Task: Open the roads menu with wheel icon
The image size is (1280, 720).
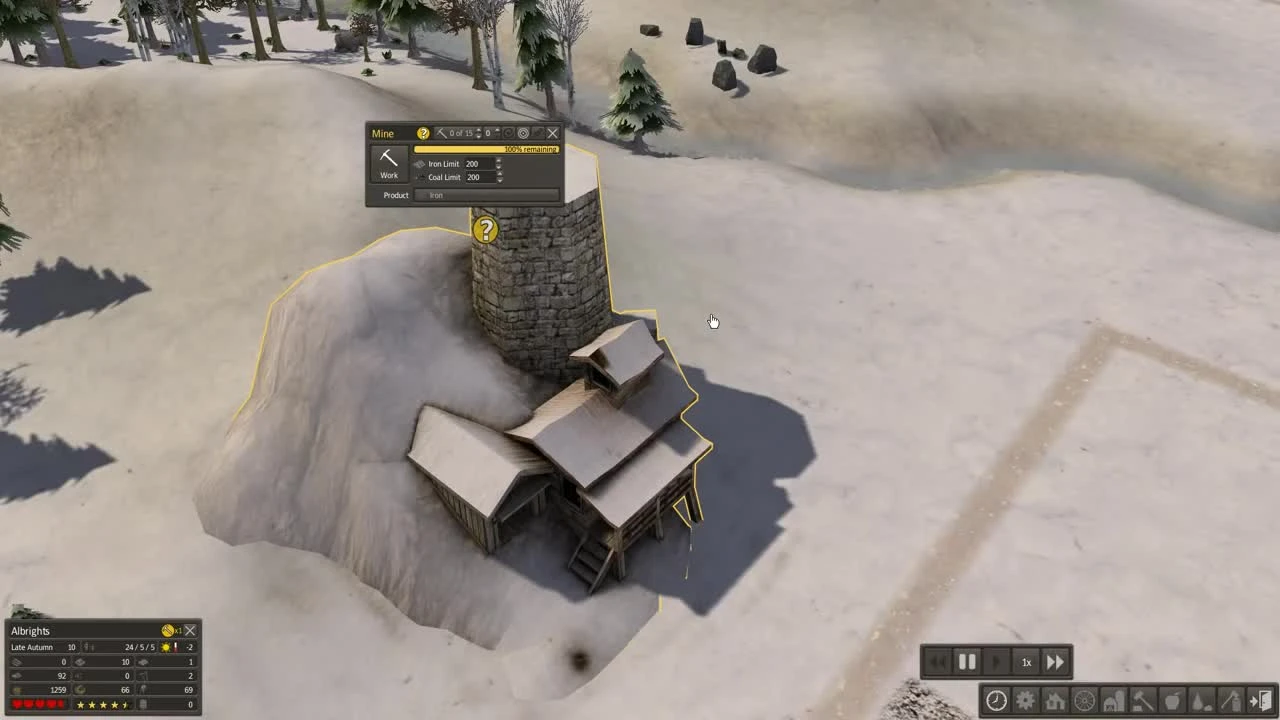Action: 1084,701
